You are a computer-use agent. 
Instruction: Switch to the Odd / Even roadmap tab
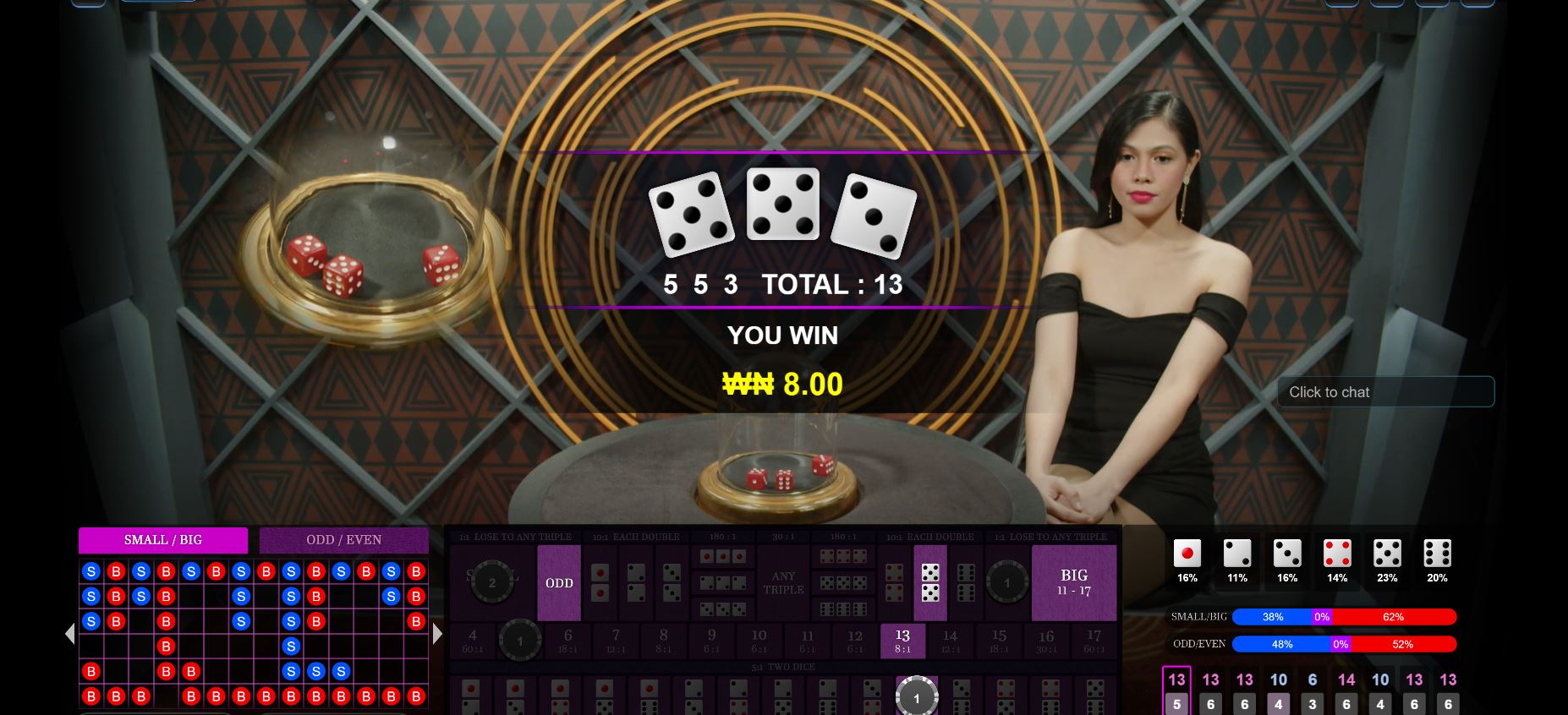point(343,540)
